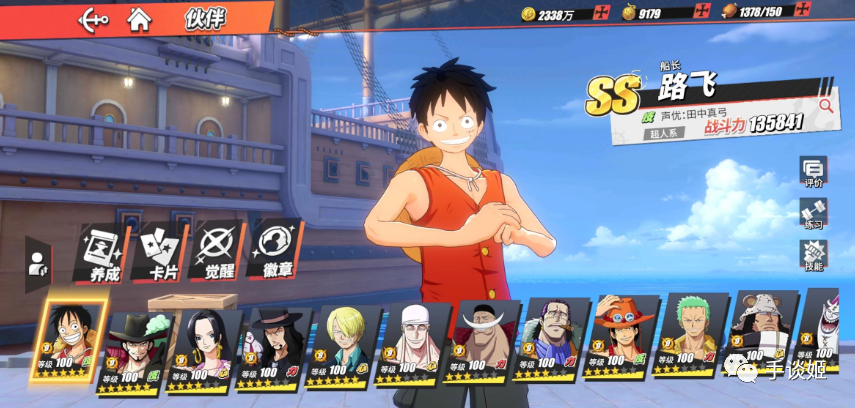View the 技能 skills panel
855x408 pixels.
pos(812,256)
